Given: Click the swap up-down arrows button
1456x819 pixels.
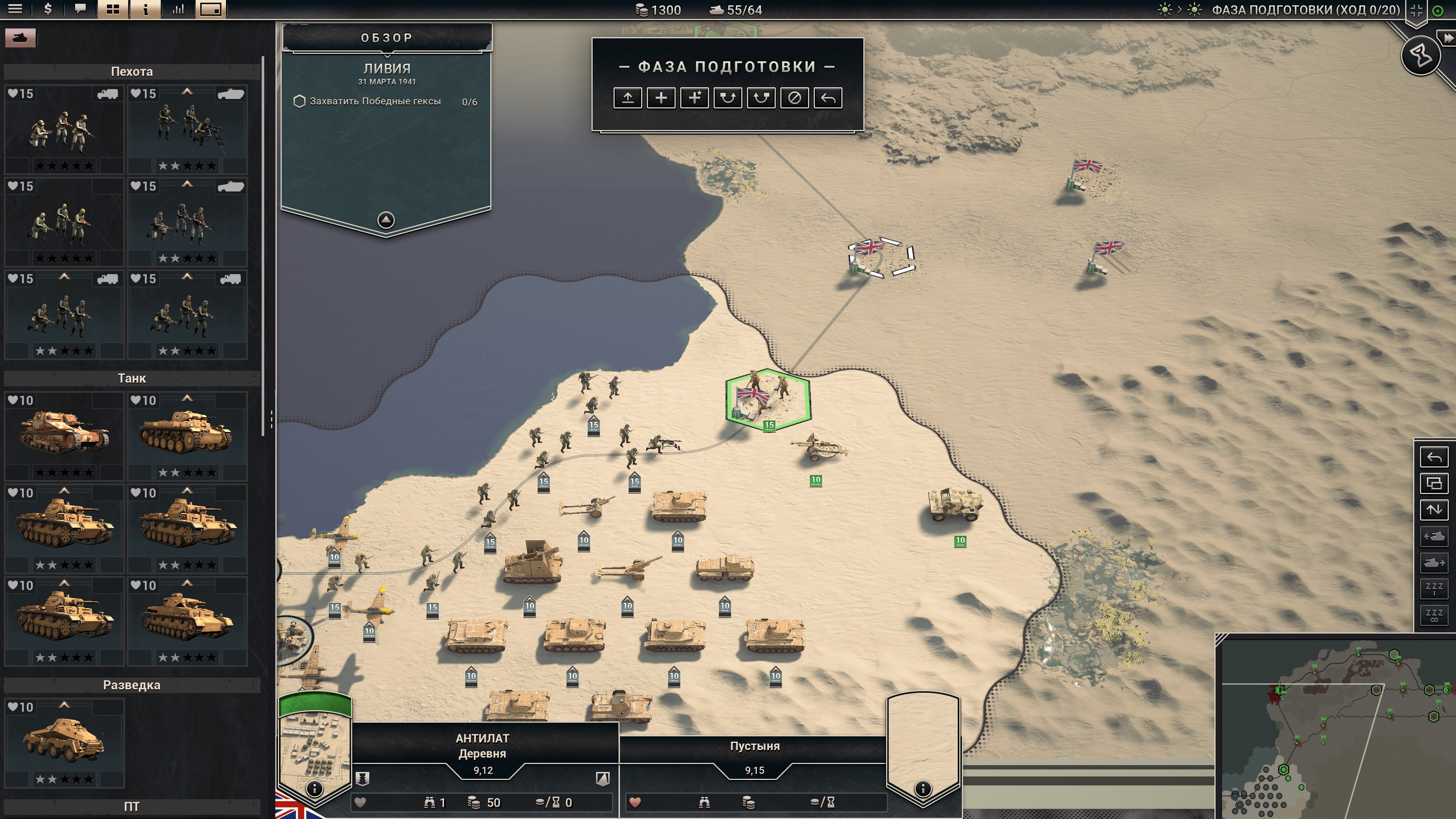Looking at the screenshot, I should pos(1434,509).
